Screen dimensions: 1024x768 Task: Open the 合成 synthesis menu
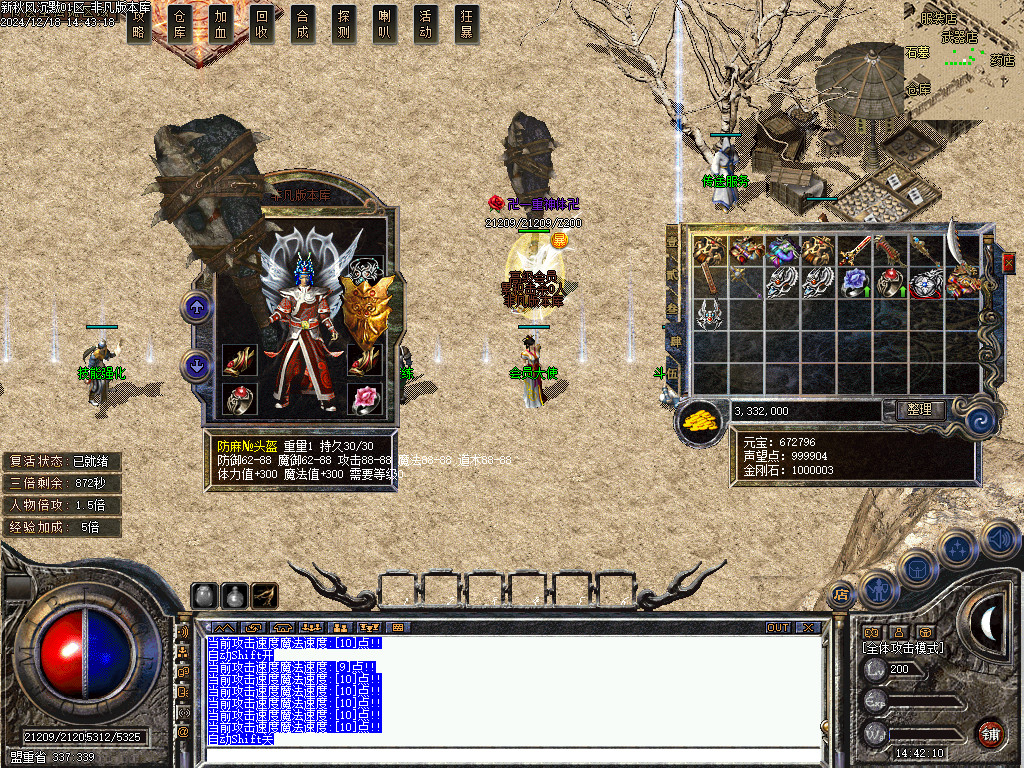[303, 24]
